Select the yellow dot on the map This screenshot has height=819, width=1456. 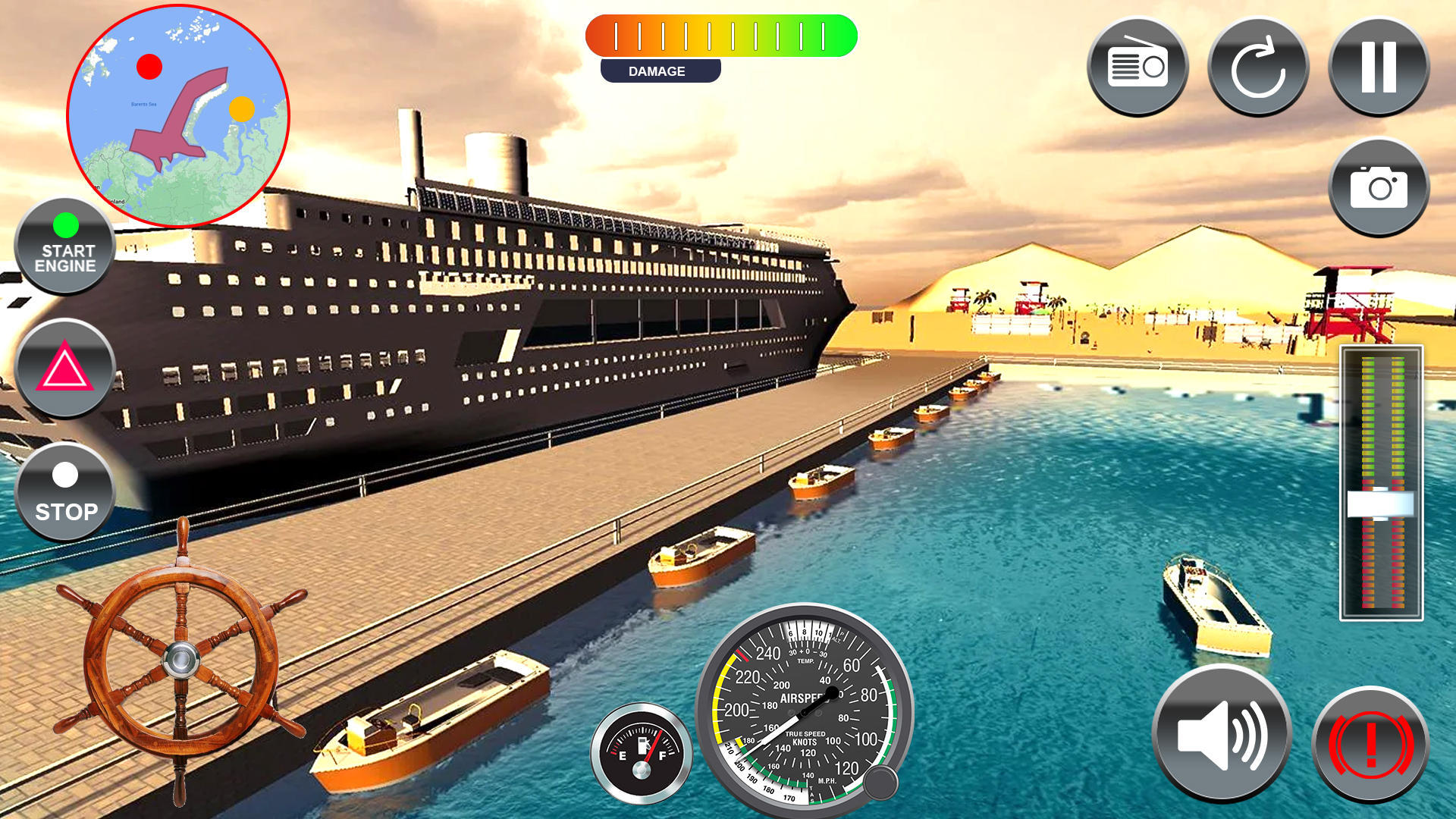[x=243, y=110]
